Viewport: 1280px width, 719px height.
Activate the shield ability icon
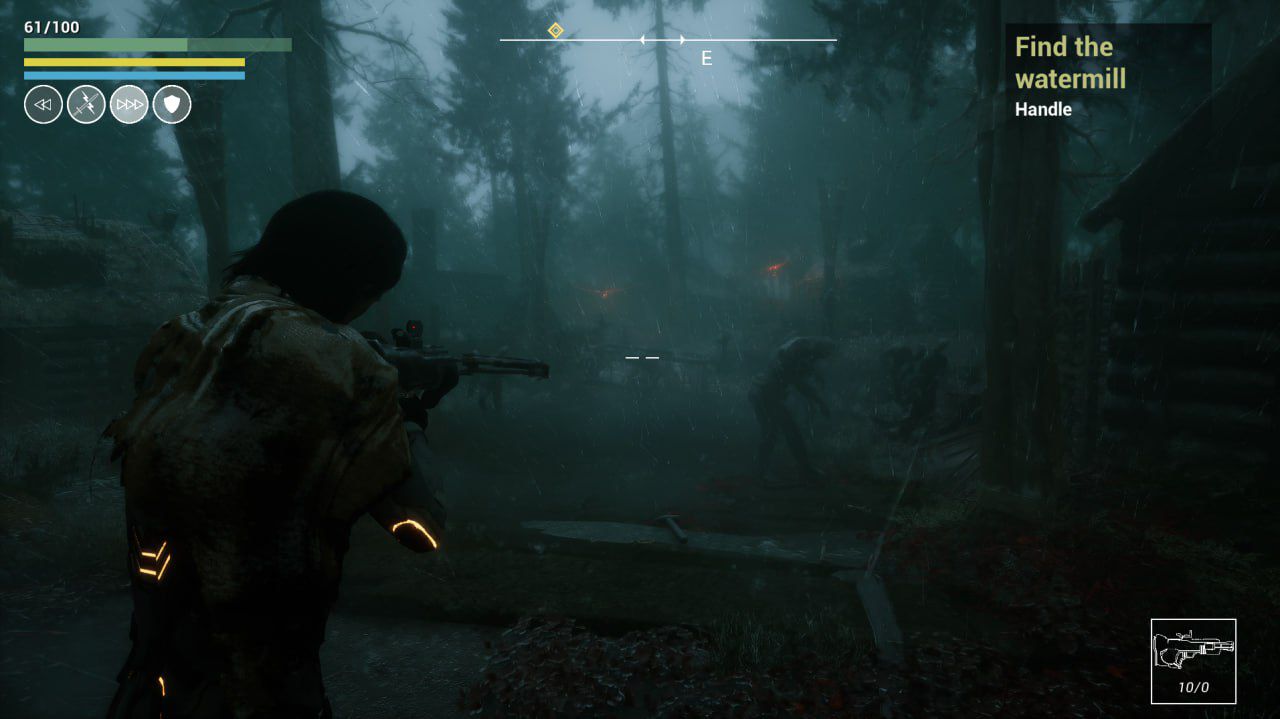pos(172,104)
